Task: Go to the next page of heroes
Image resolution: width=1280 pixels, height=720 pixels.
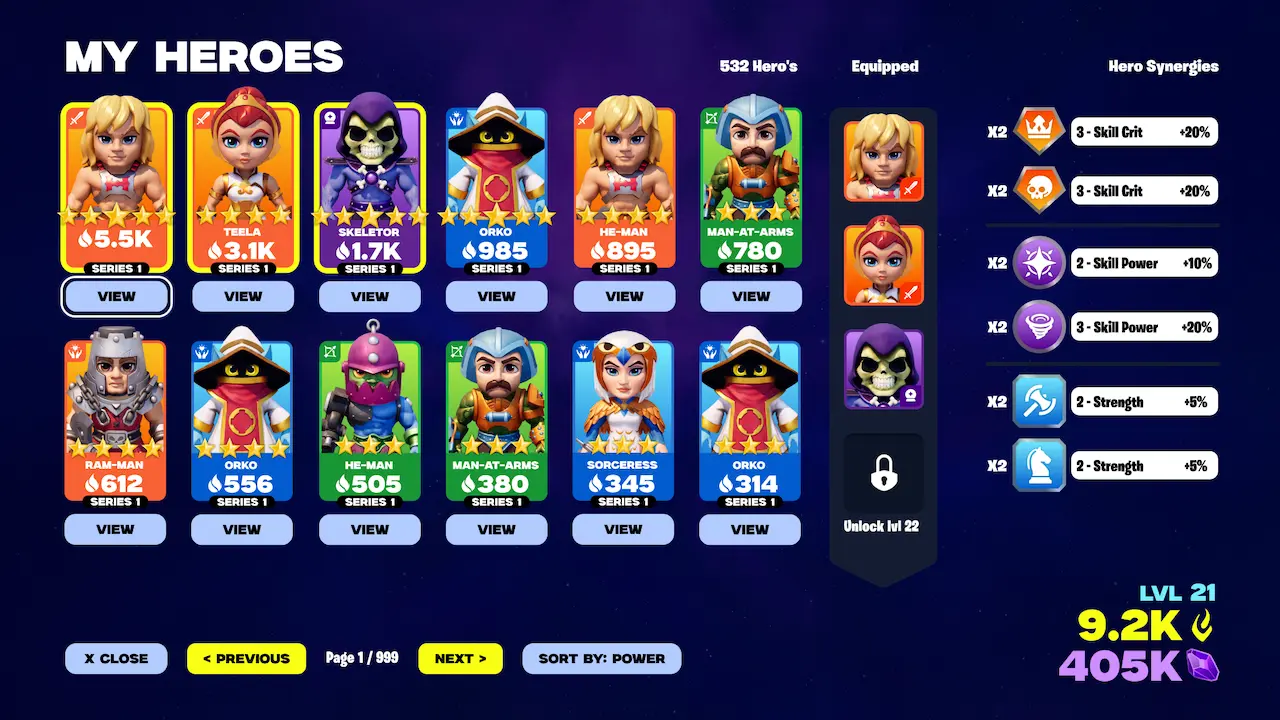Action: pyautogui.click(x=460, y=658)
